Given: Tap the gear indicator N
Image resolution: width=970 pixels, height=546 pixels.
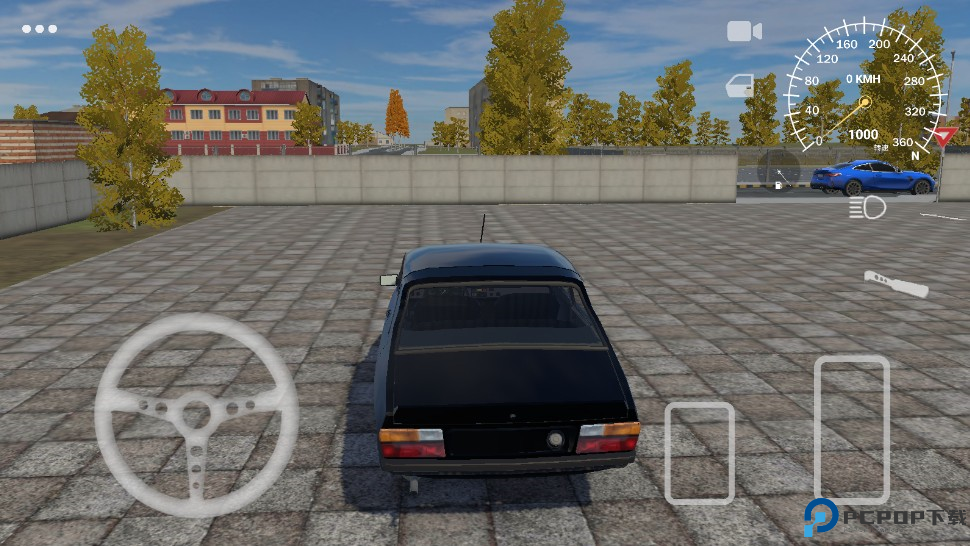Looking at the screenshot, I should coord(915,154).
